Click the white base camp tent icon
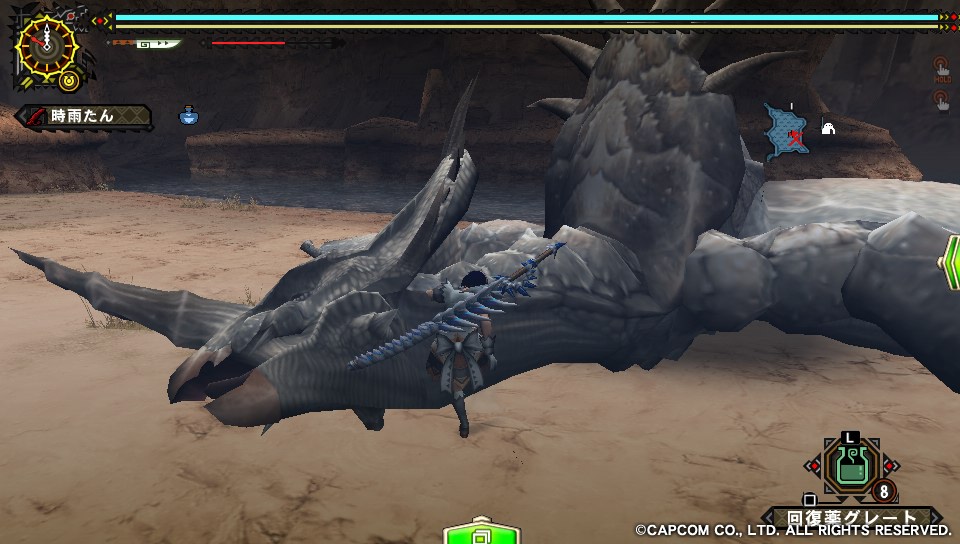 pos(829,127)
